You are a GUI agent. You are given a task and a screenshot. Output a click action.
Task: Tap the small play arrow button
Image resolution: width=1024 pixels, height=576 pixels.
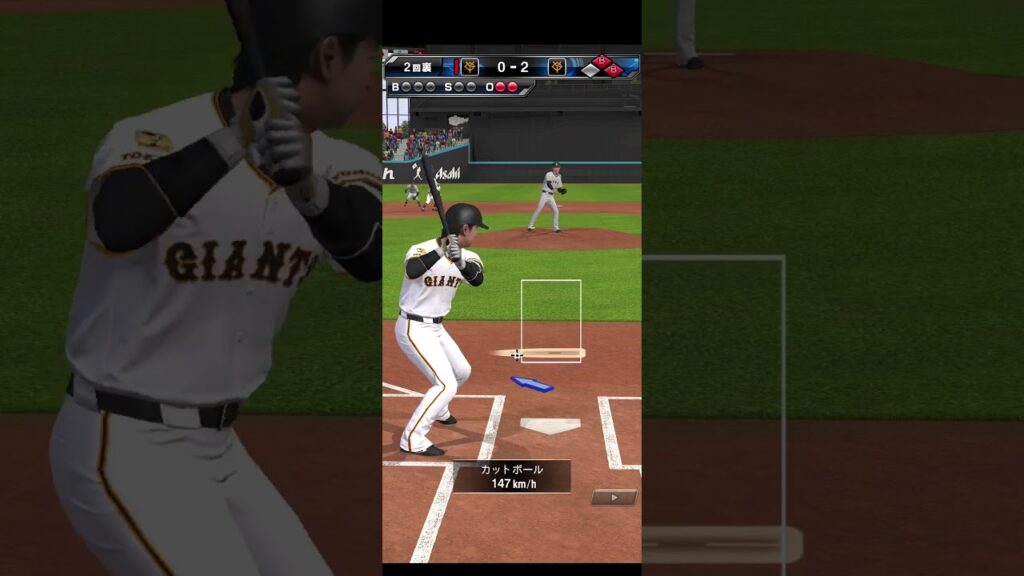pyautogui.click(x=613, y=497)
